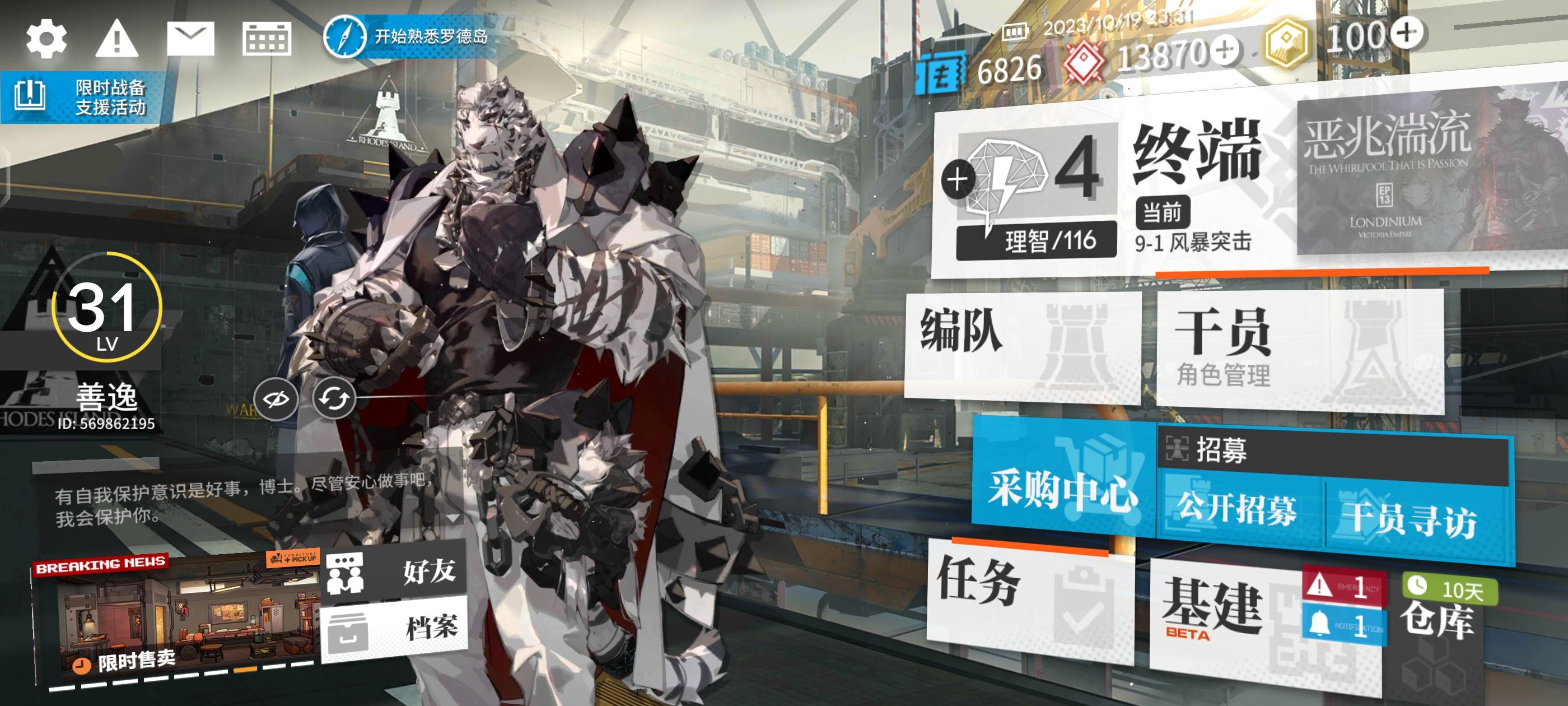Screen dimensions: 1568x706
Task: Restore sanity via the plus on 理智/116 panel
Action: (958, 179)
